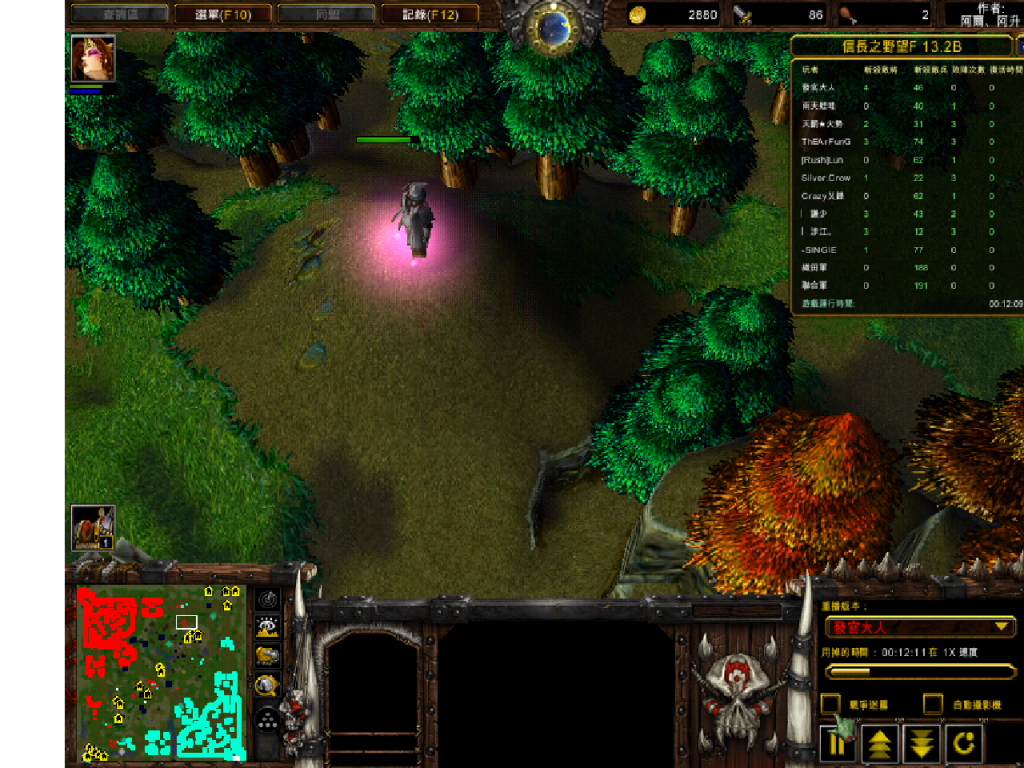
Task: Restart the replay from the beginning
Action: coord(964,744)
